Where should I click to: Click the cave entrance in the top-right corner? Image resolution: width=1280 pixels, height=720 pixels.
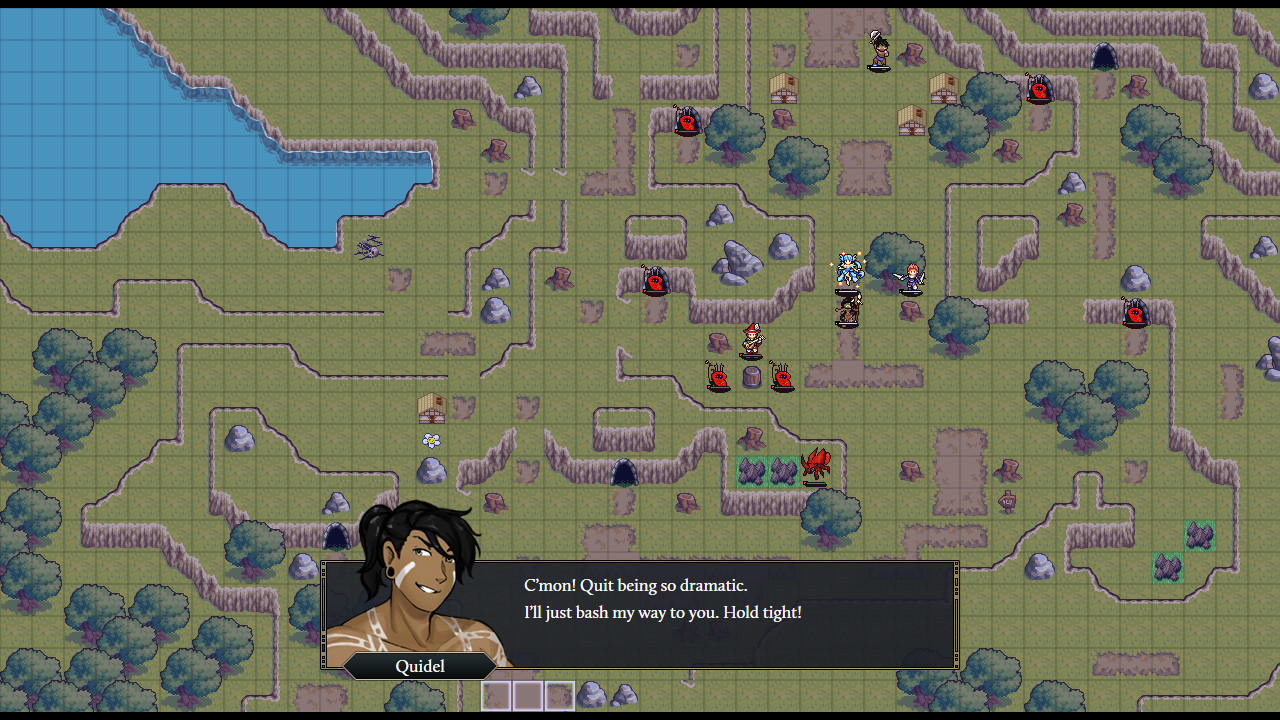click(x=1103, y=57)
